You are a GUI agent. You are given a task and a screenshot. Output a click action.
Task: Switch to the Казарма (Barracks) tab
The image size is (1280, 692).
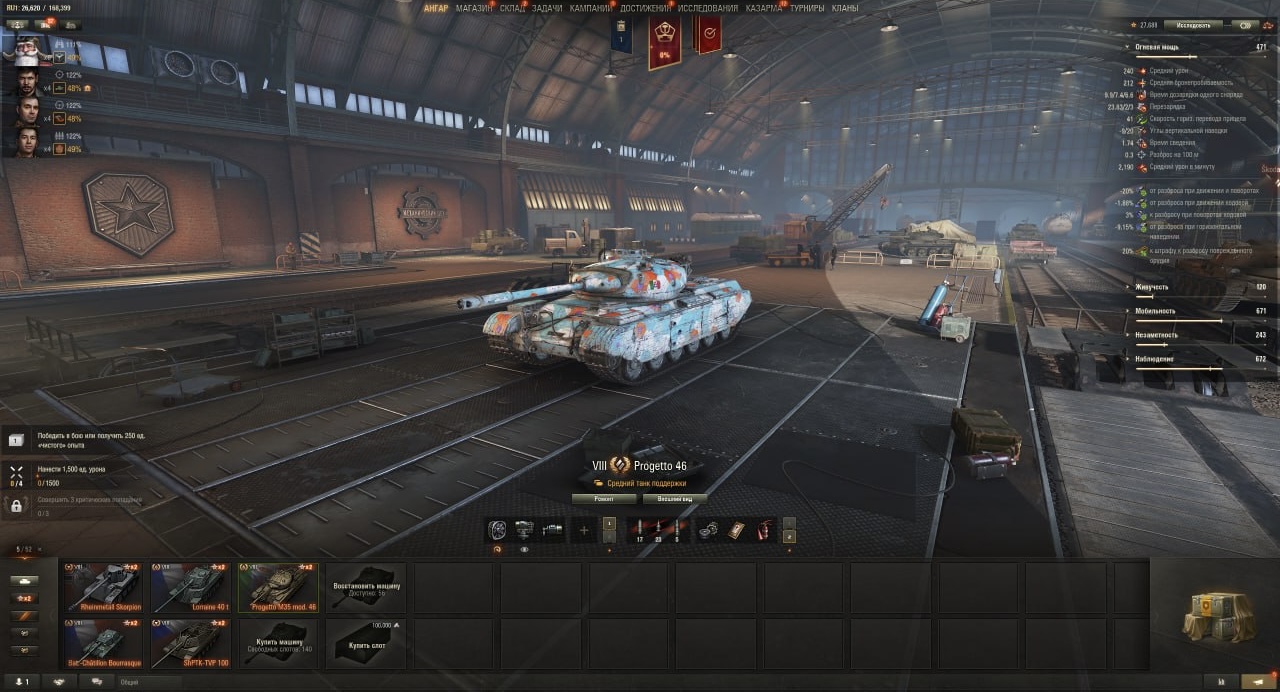(764, 8)
